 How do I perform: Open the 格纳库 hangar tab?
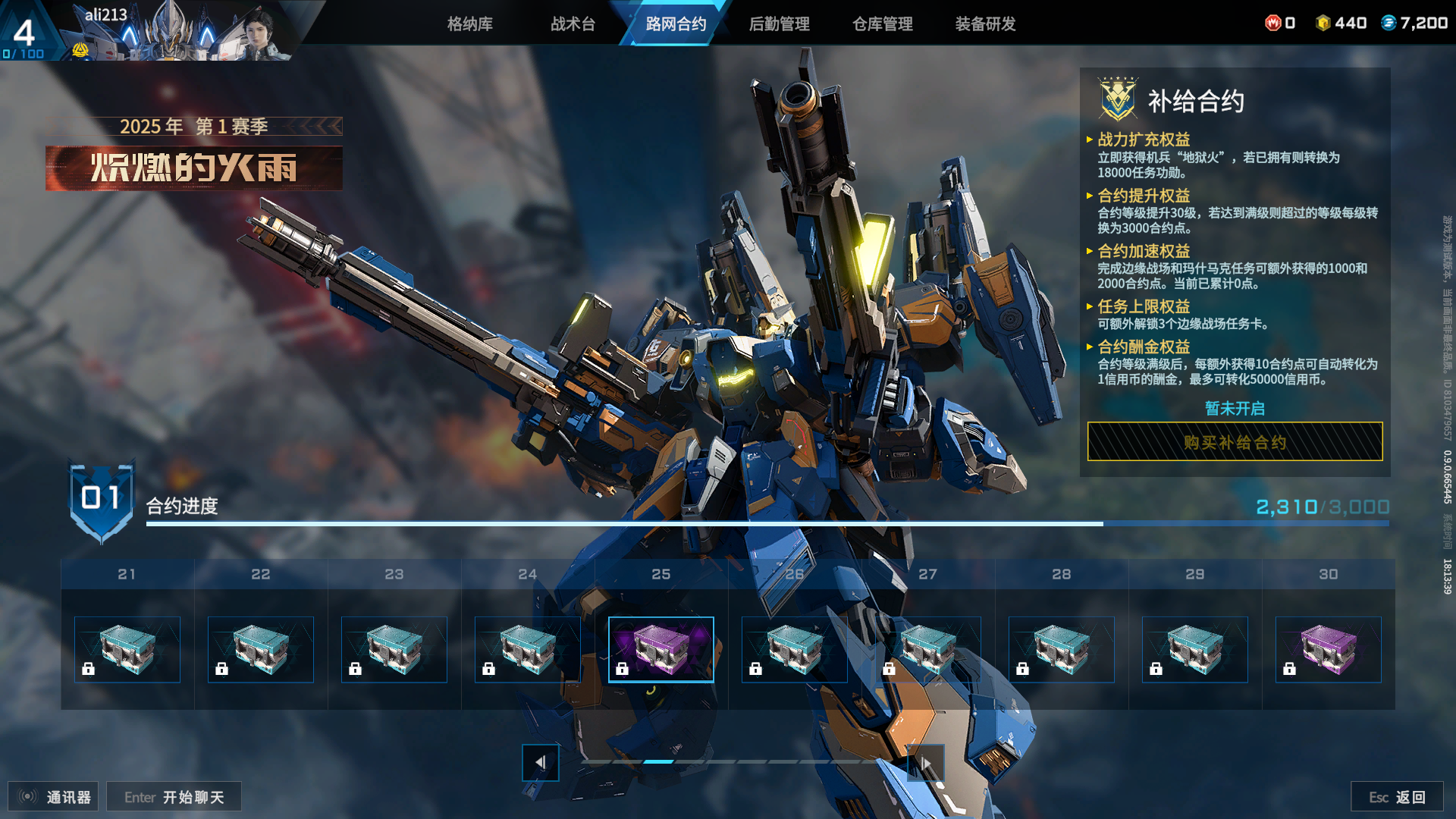click(469, 24)
